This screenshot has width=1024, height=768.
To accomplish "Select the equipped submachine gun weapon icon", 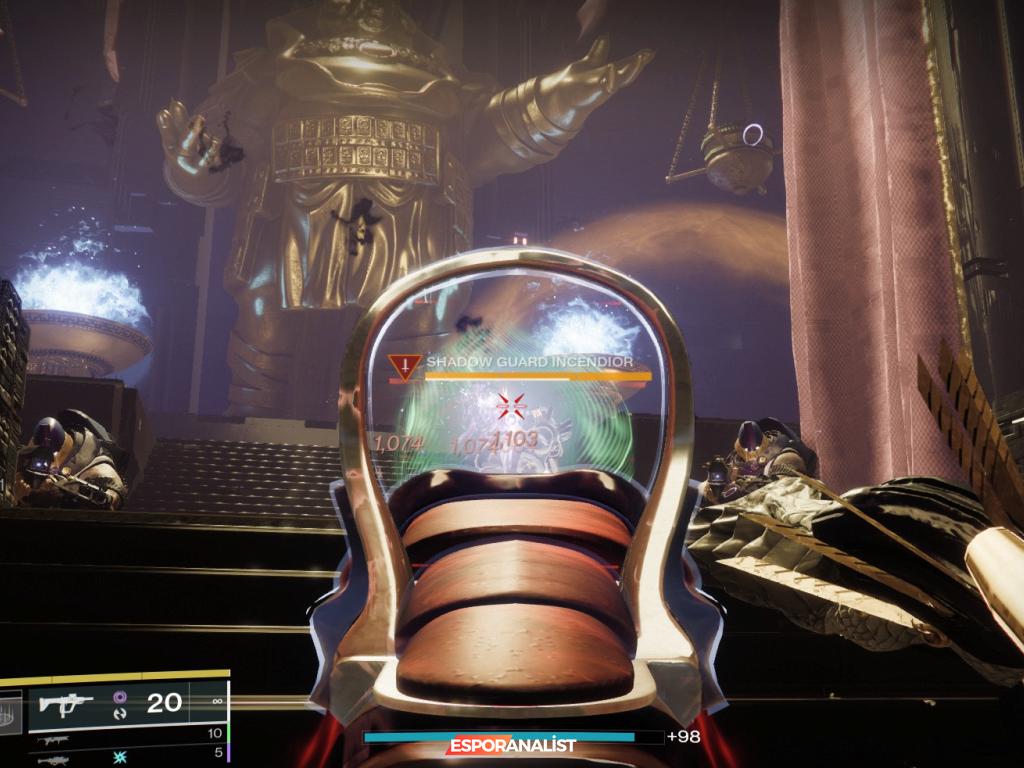I will click(x=65, y=702).
